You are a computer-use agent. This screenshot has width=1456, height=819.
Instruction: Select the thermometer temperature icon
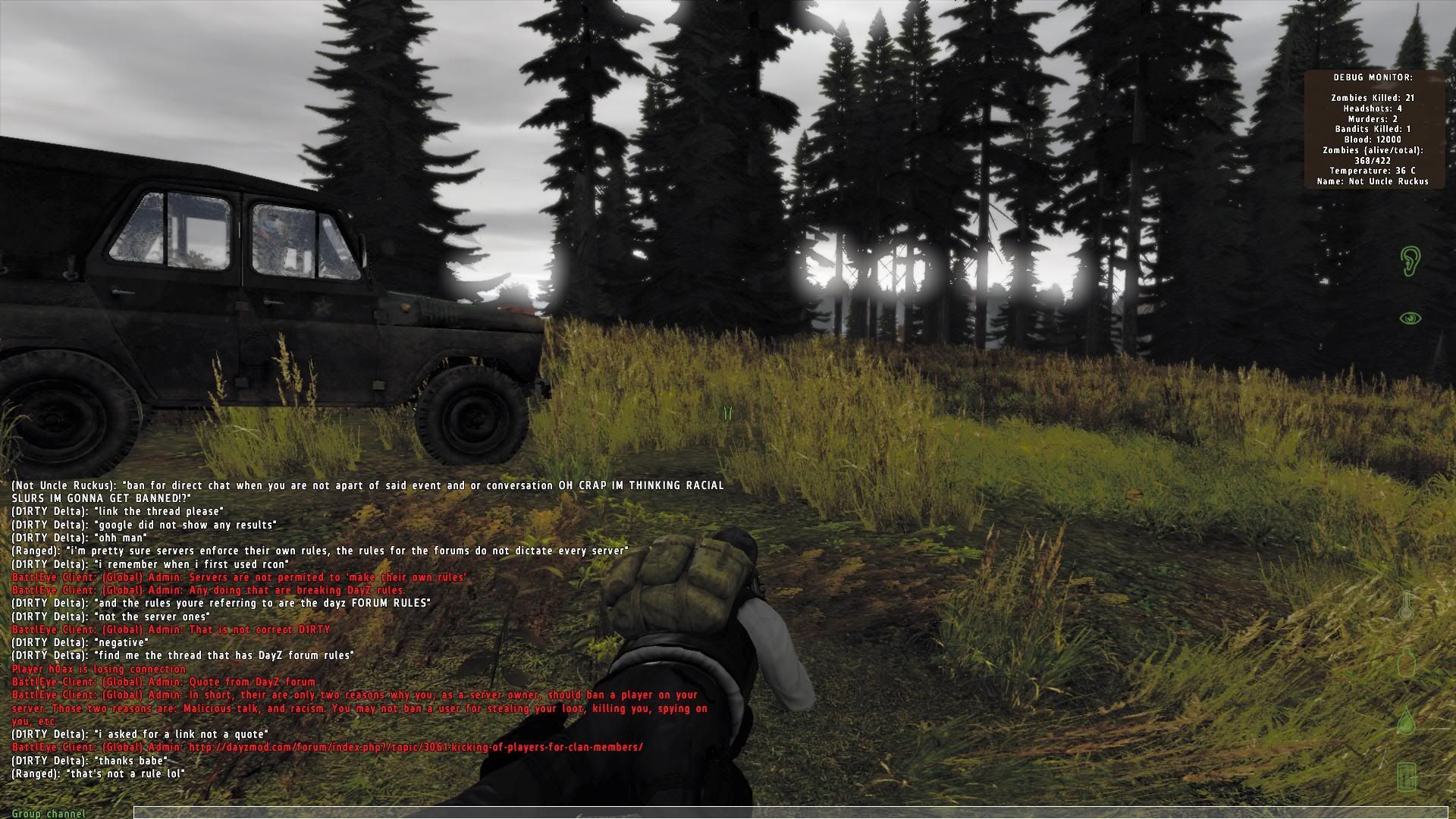tap(1407, 607)
